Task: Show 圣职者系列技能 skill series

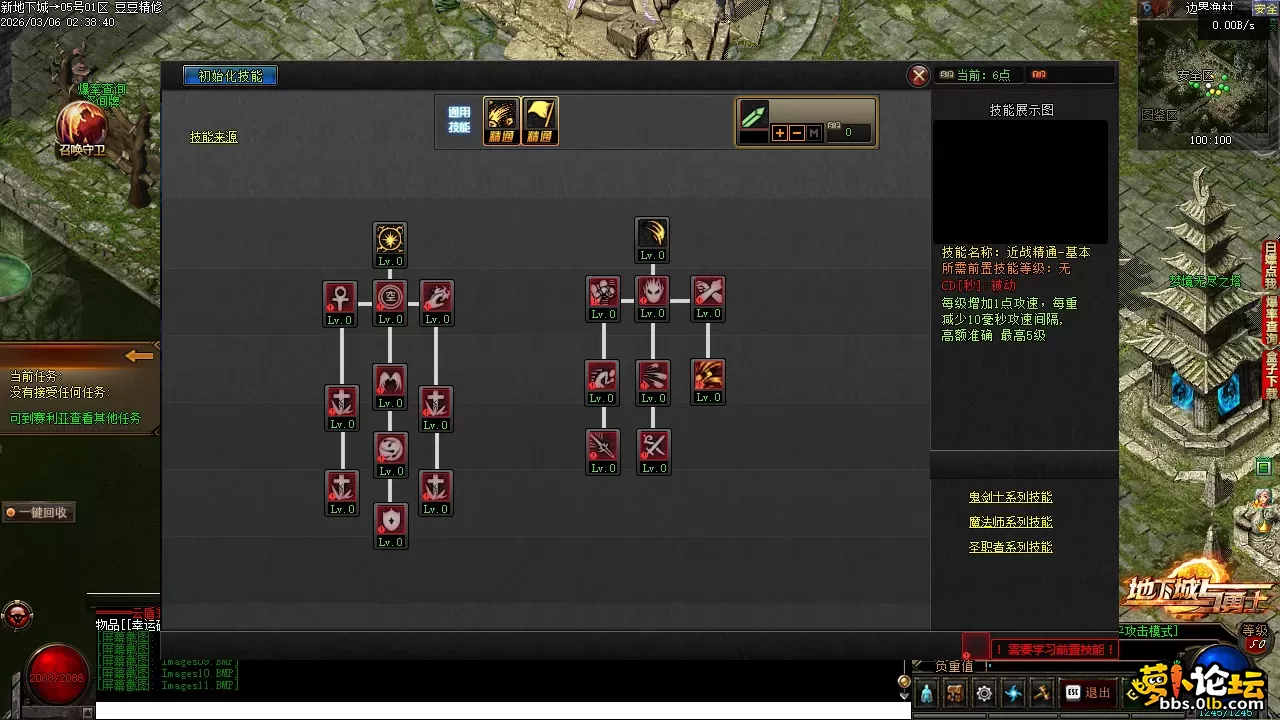Action: point(1010,547)
